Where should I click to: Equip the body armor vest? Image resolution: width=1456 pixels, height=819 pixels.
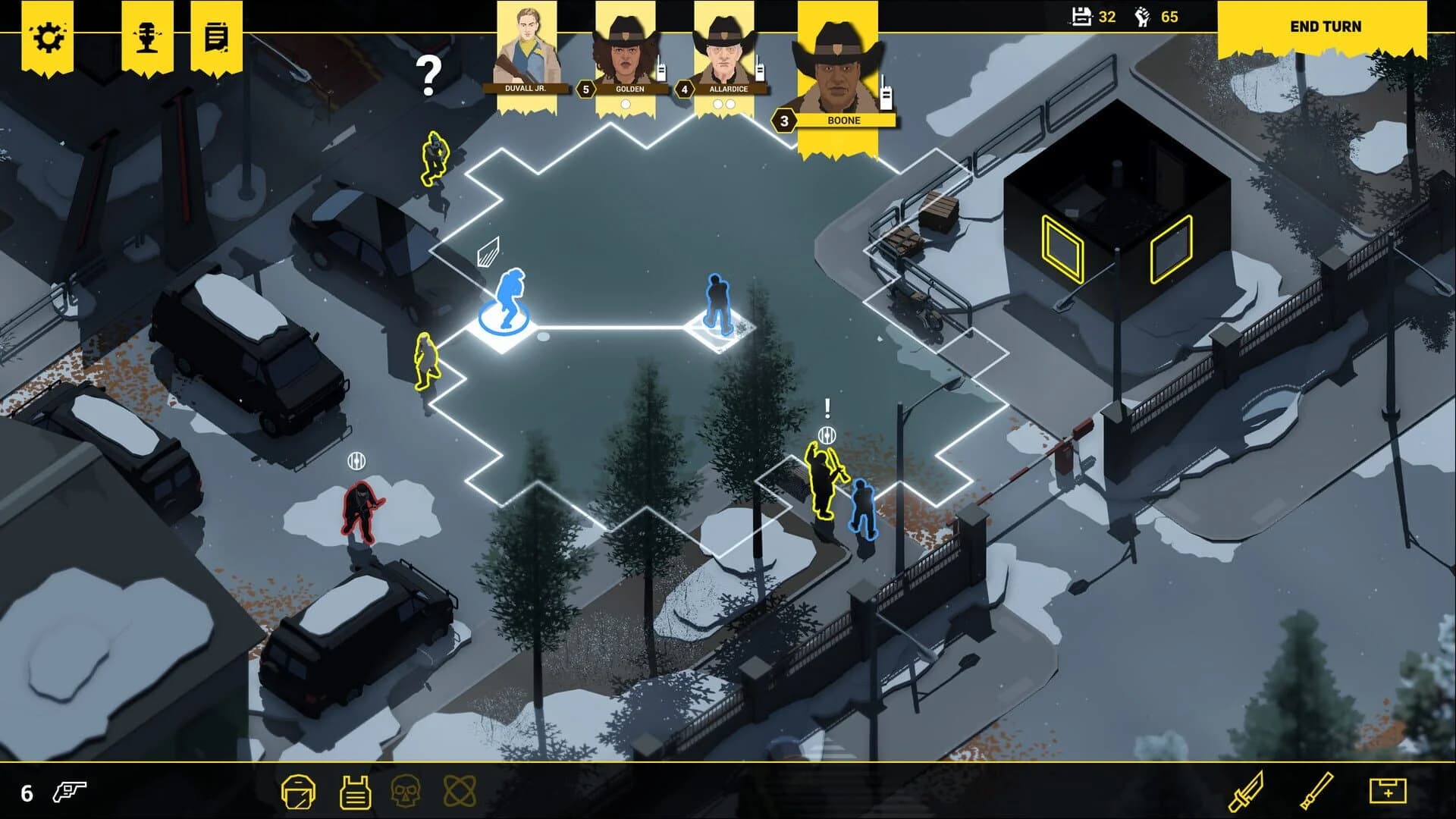tap(355, 792)
